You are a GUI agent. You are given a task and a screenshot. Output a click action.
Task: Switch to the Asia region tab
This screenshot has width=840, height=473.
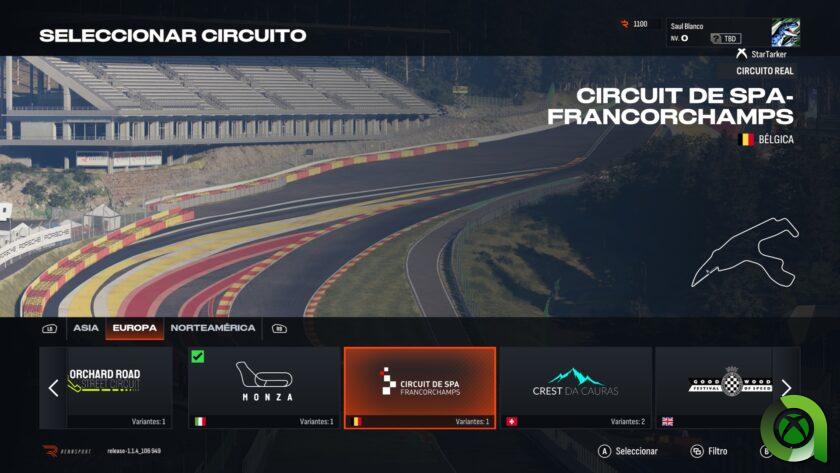click(x=86, y=328)
